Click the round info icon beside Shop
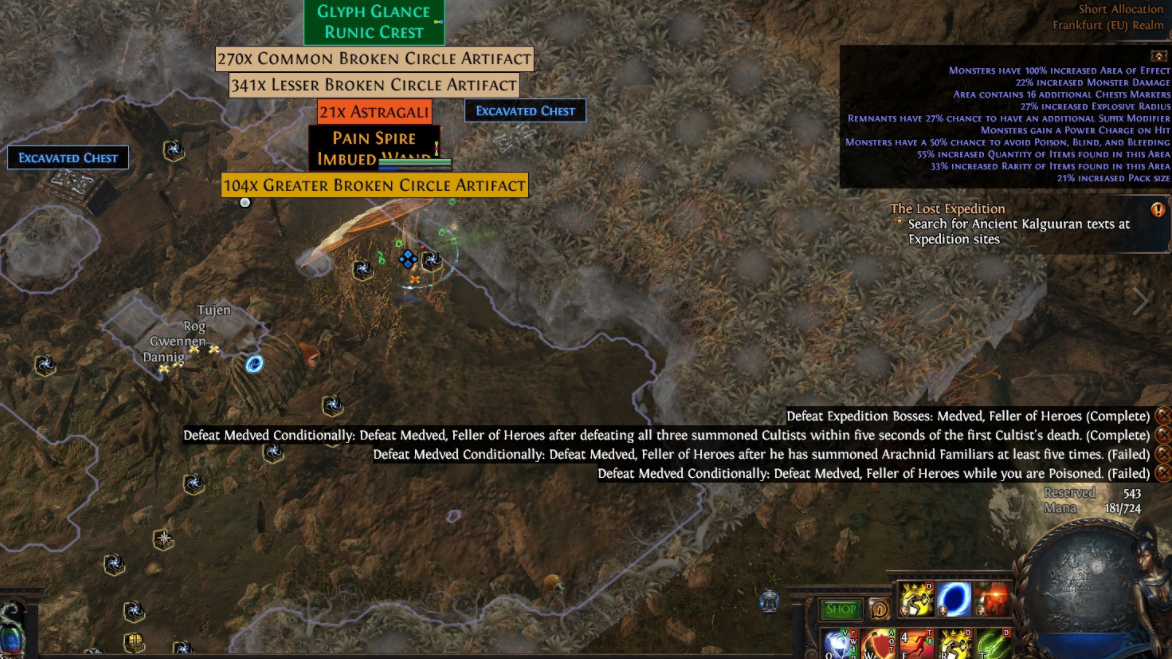Viewport: 1172px width, 659px height. [x=880, y=609]
